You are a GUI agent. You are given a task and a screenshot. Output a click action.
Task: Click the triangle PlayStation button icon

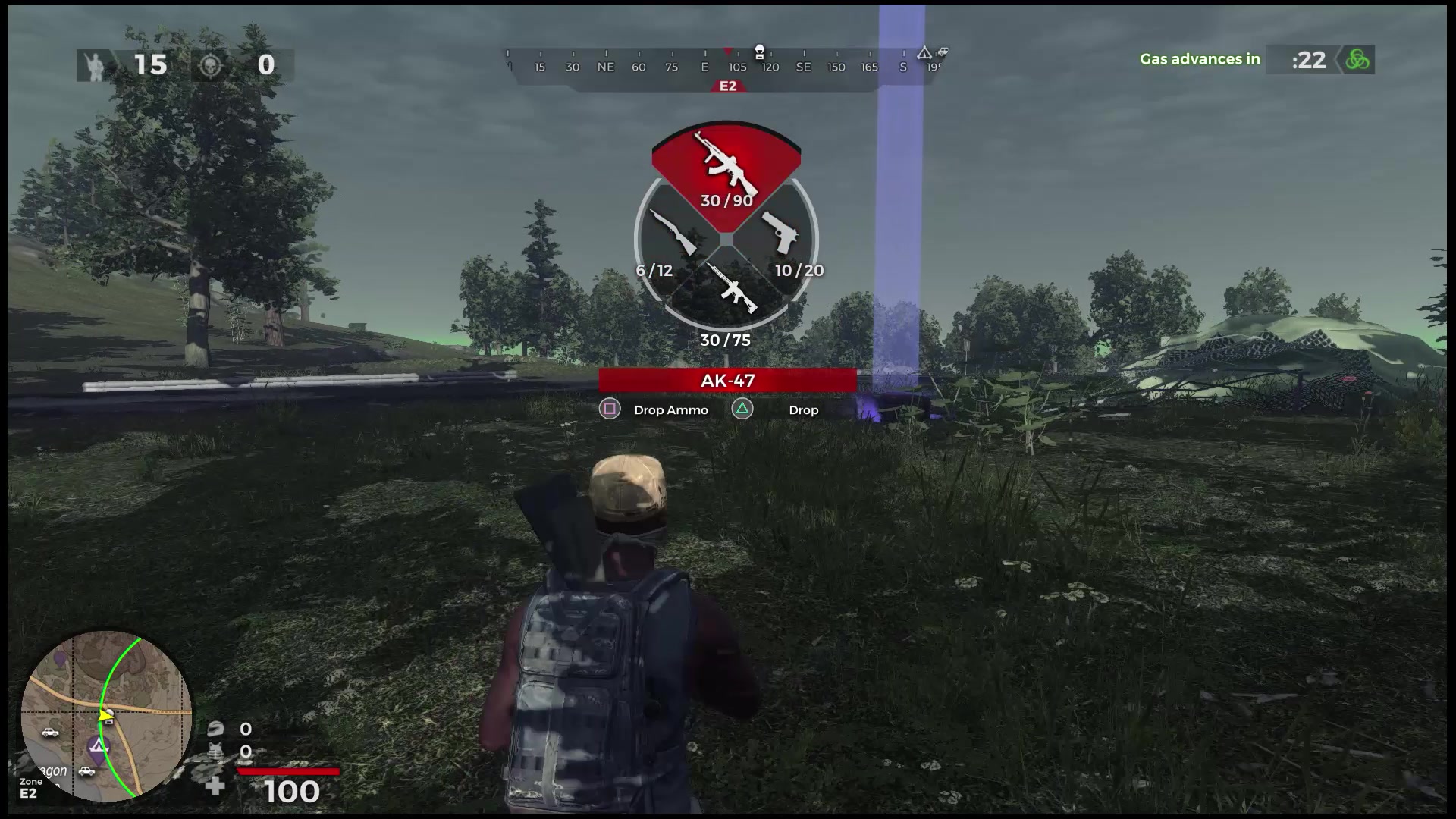pyautogui.click(x=742, y=409)
